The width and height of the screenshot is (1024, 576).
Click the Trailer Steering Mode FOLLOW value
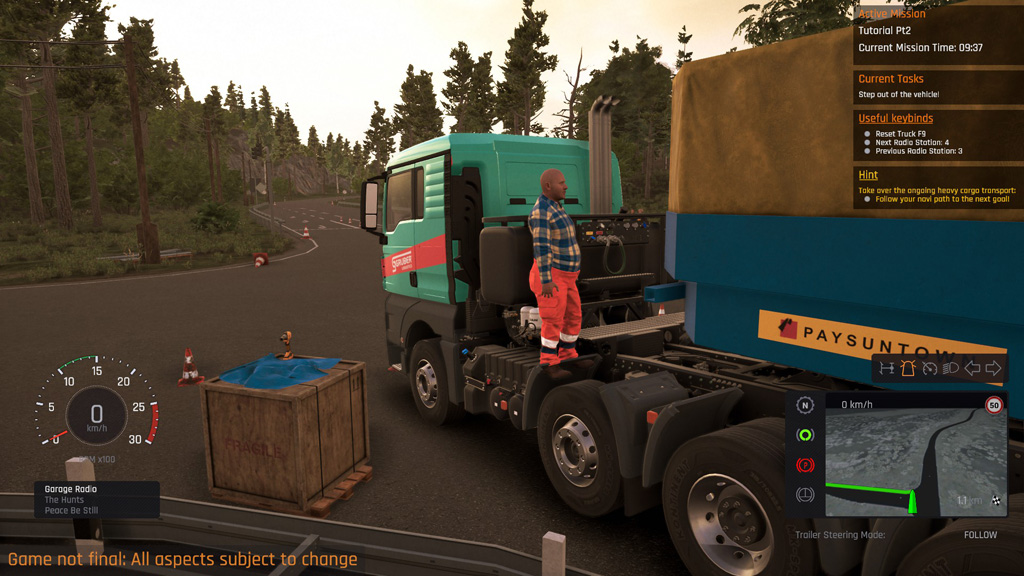980,535
